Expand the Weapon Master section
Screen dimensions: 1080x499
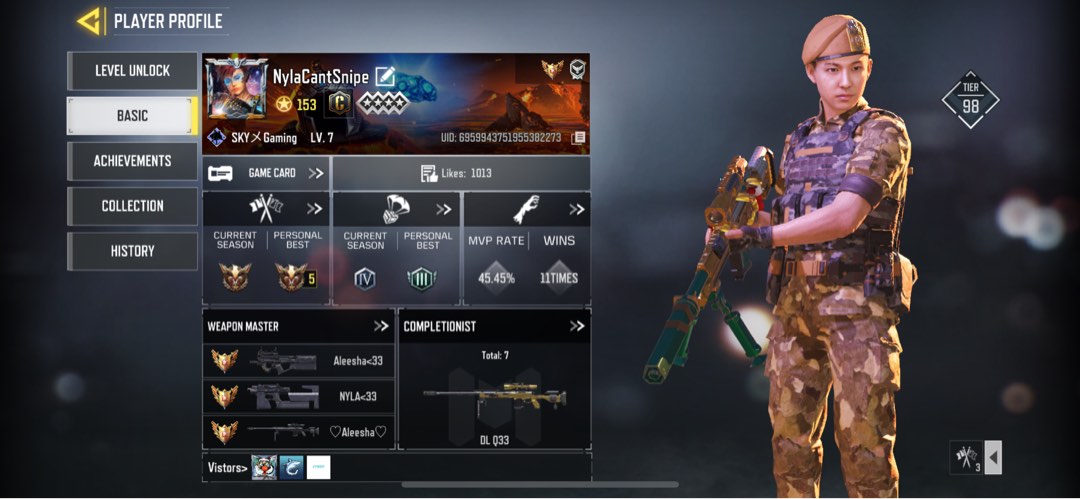pos(381,326)
